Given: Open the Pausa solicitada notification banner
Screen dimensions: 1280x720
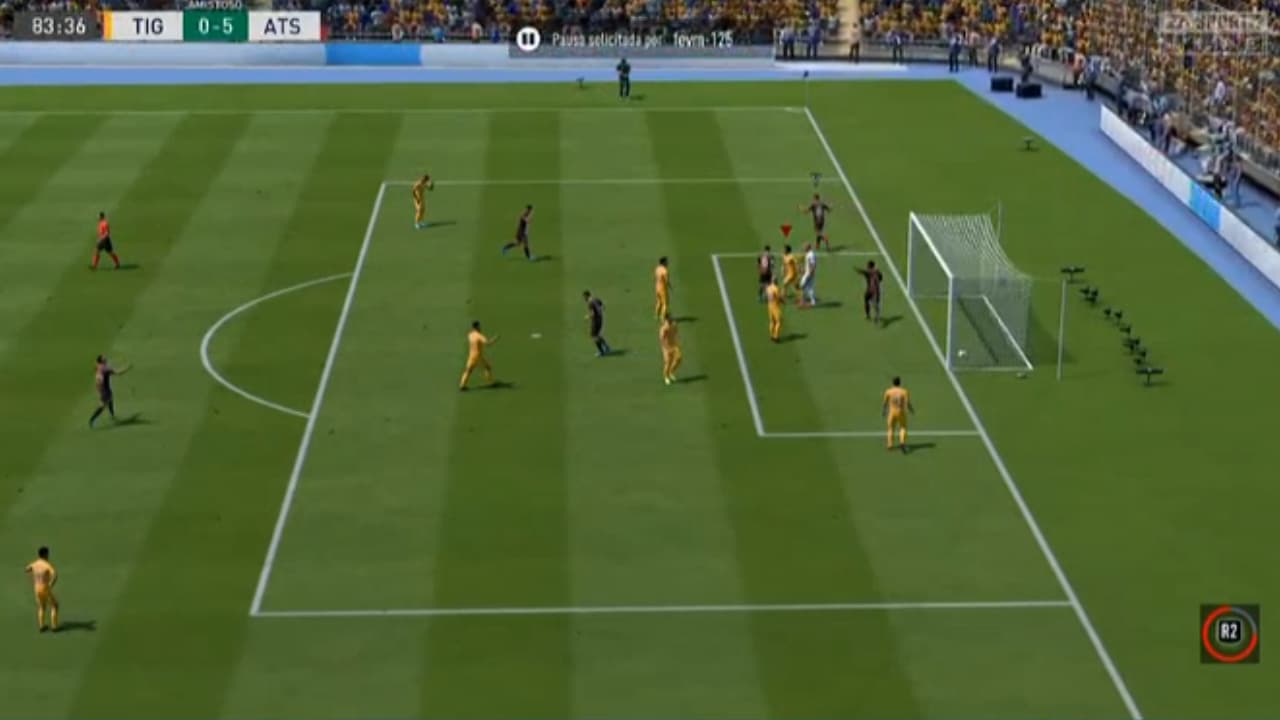Looking at the screenshot, I should (630, 42).
